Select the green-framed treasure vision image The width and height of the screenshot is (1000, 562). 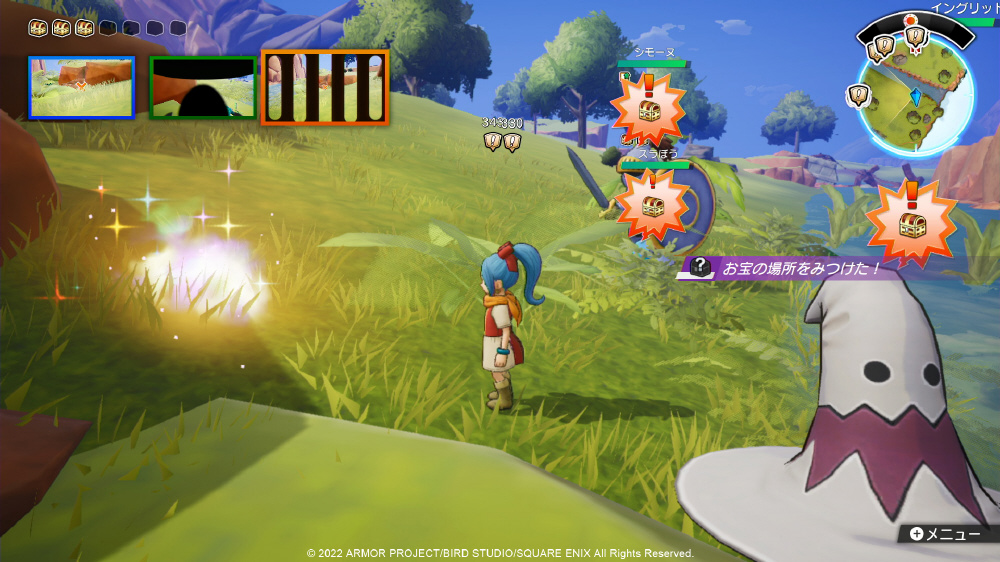[x=203, y=87]
